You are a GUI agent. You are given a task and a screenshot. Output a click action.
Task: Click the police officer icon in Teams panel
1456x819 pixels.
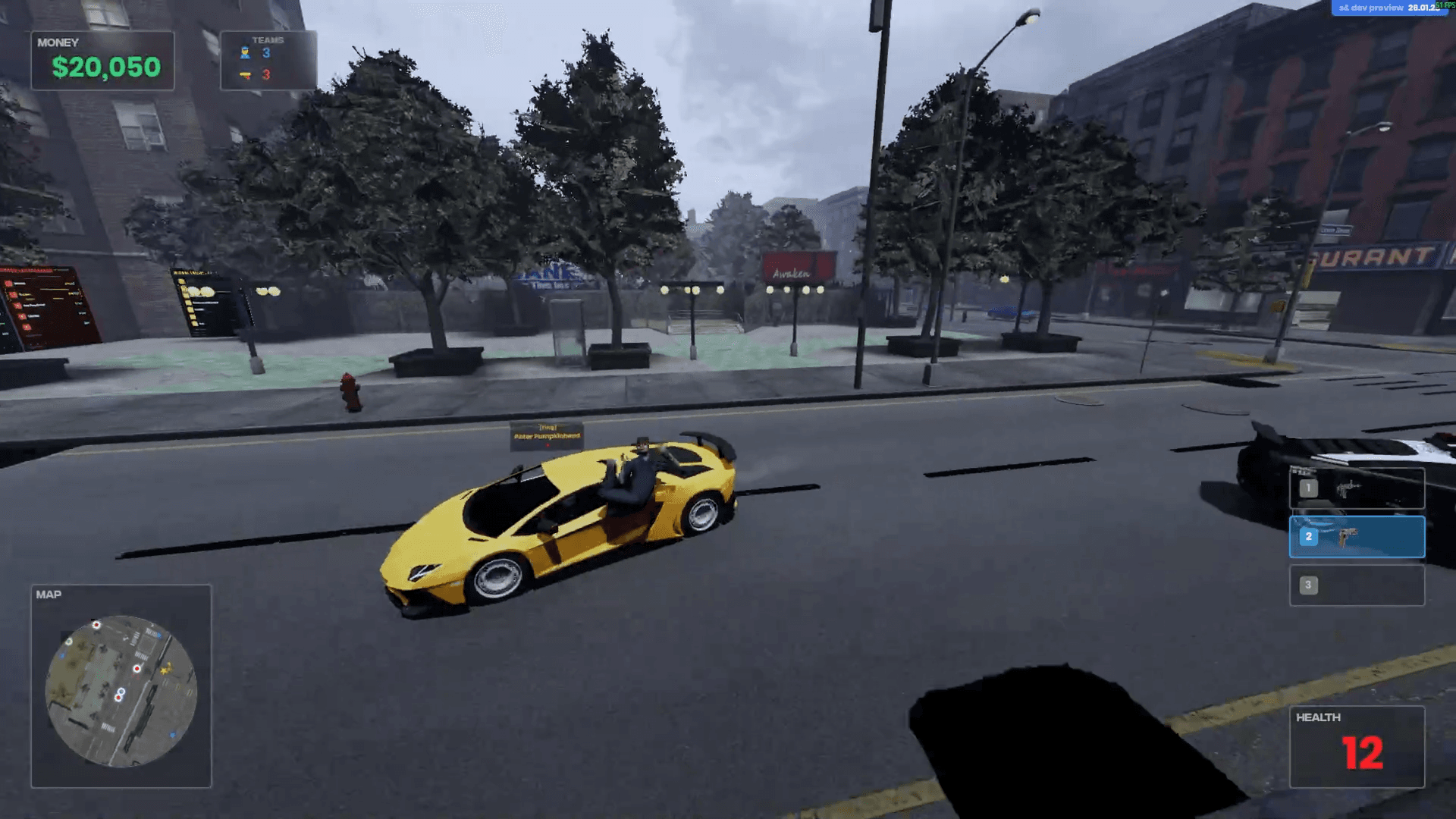245,52
